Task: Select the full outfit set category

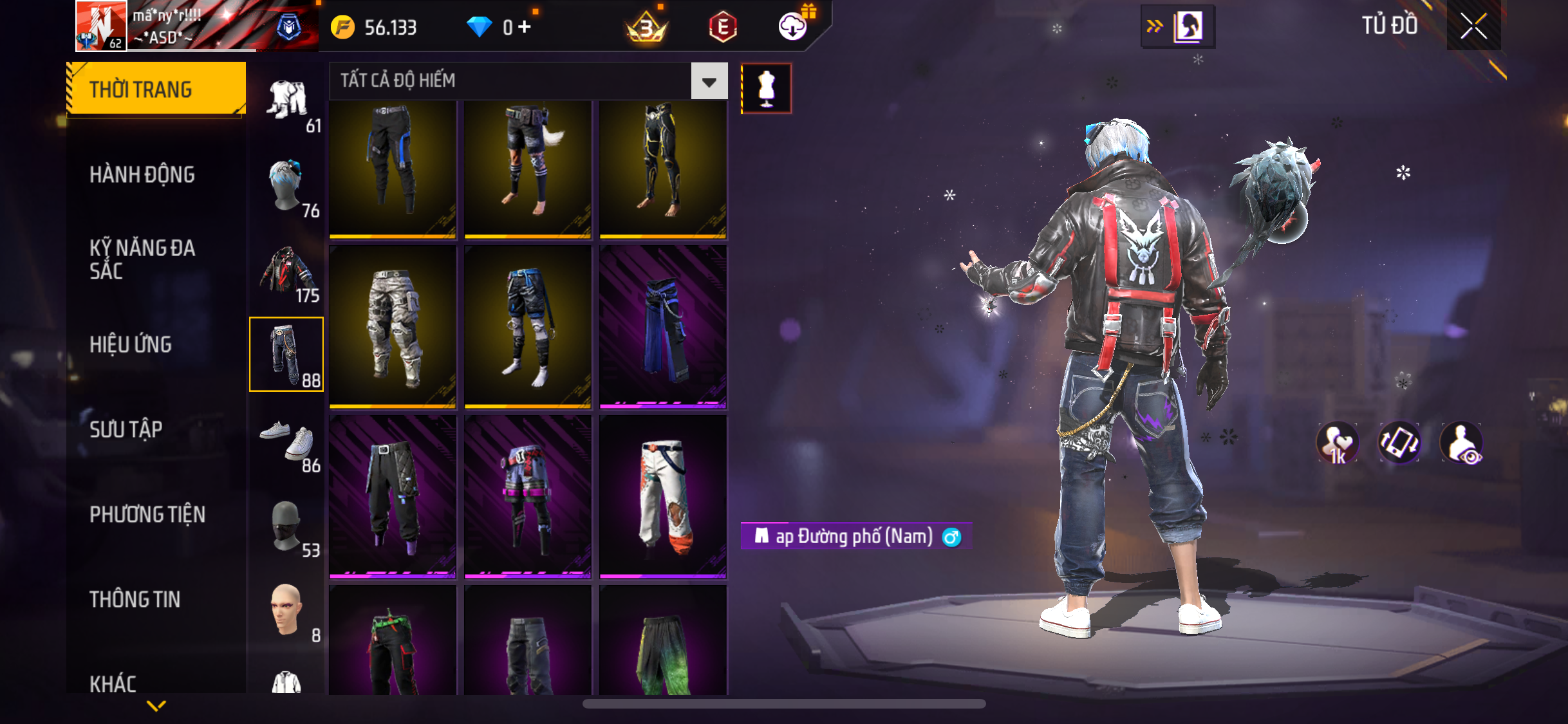Action: [287, 102]
